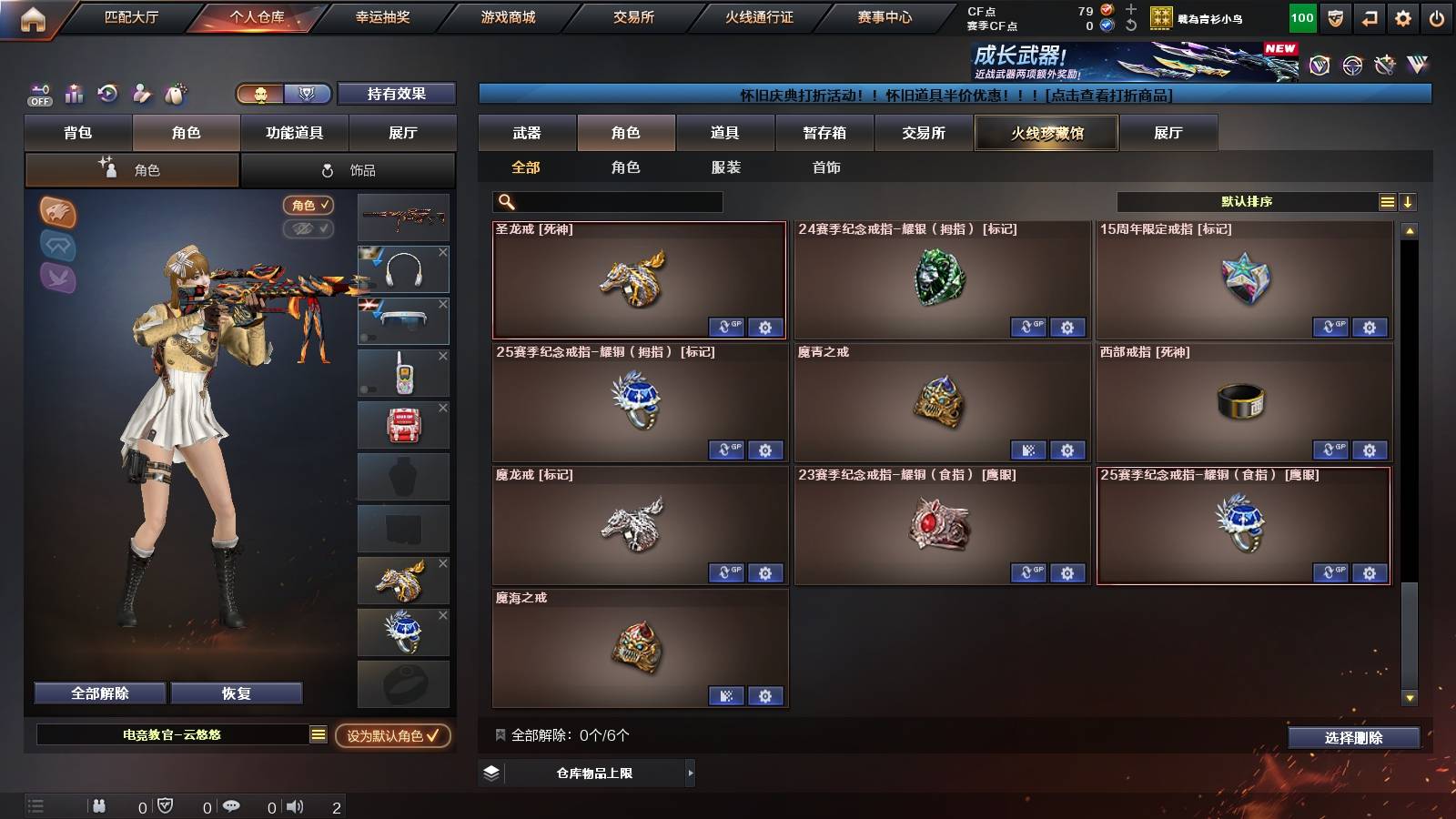Click the replay rotation icon in the left toolbar
This screenshot has height=819, width=1456.
click(108, 94)
